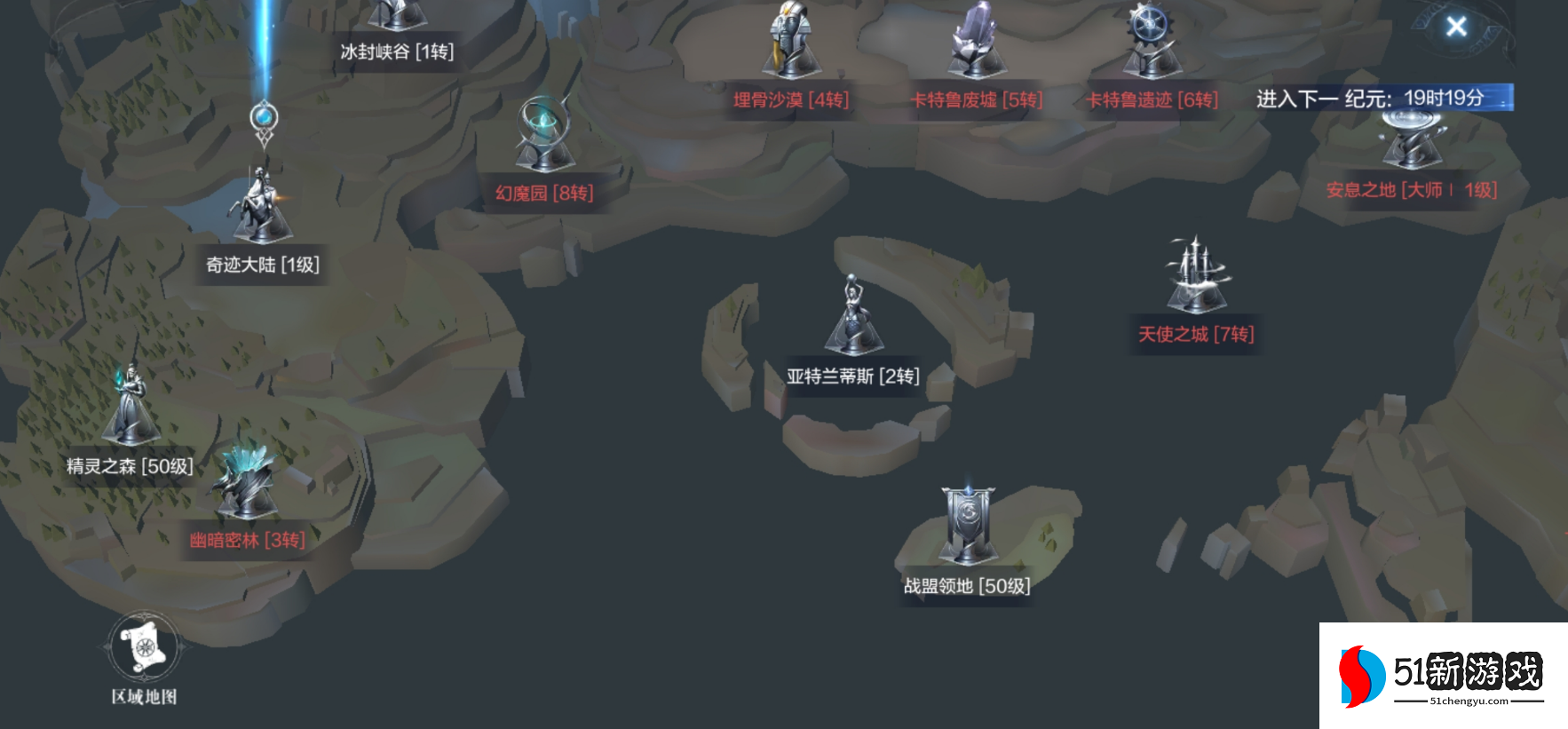Choose 幽暗密林 [3转] zone

[247, 540]
